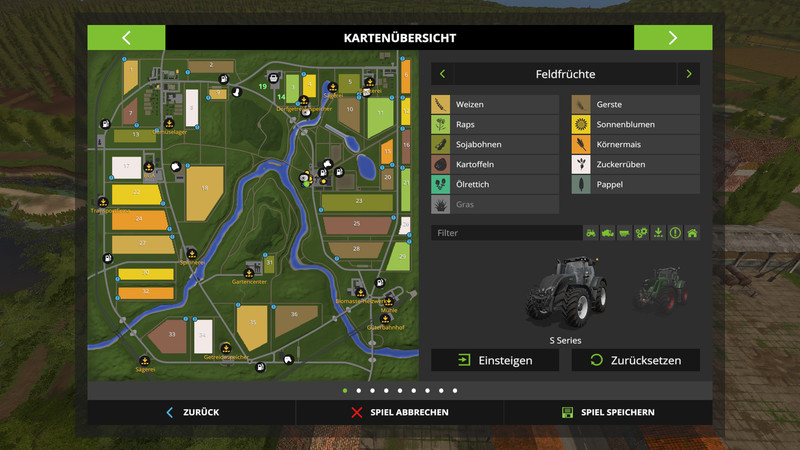Toggle the Kartoffeln crop filter
Screen dimensions: 800x450
point(495,164)
